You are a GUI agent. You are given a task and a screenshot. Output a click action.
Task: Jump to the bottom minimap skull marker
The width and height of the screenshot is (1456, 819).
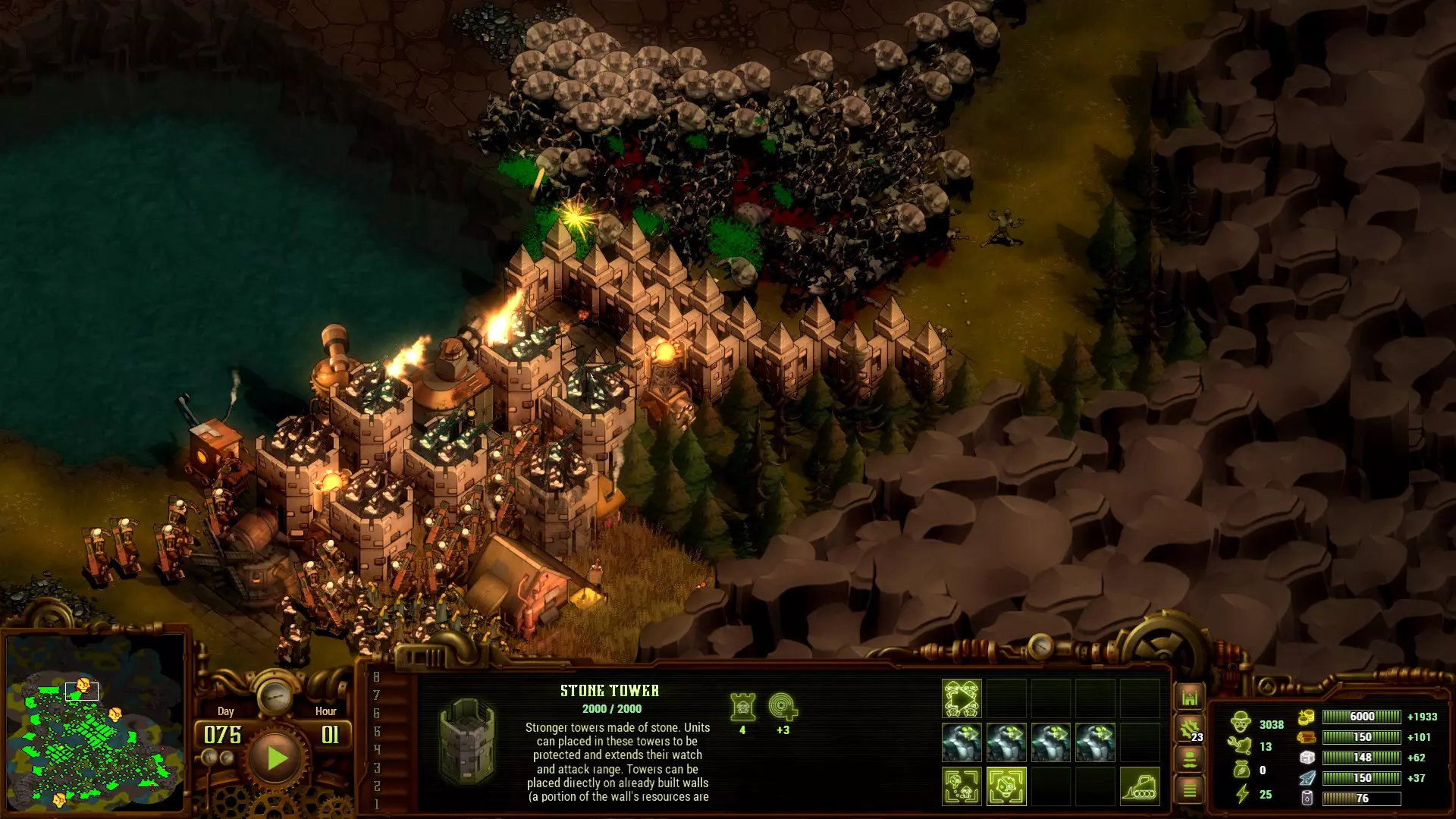pyautogui.click(x=59, y=799)
